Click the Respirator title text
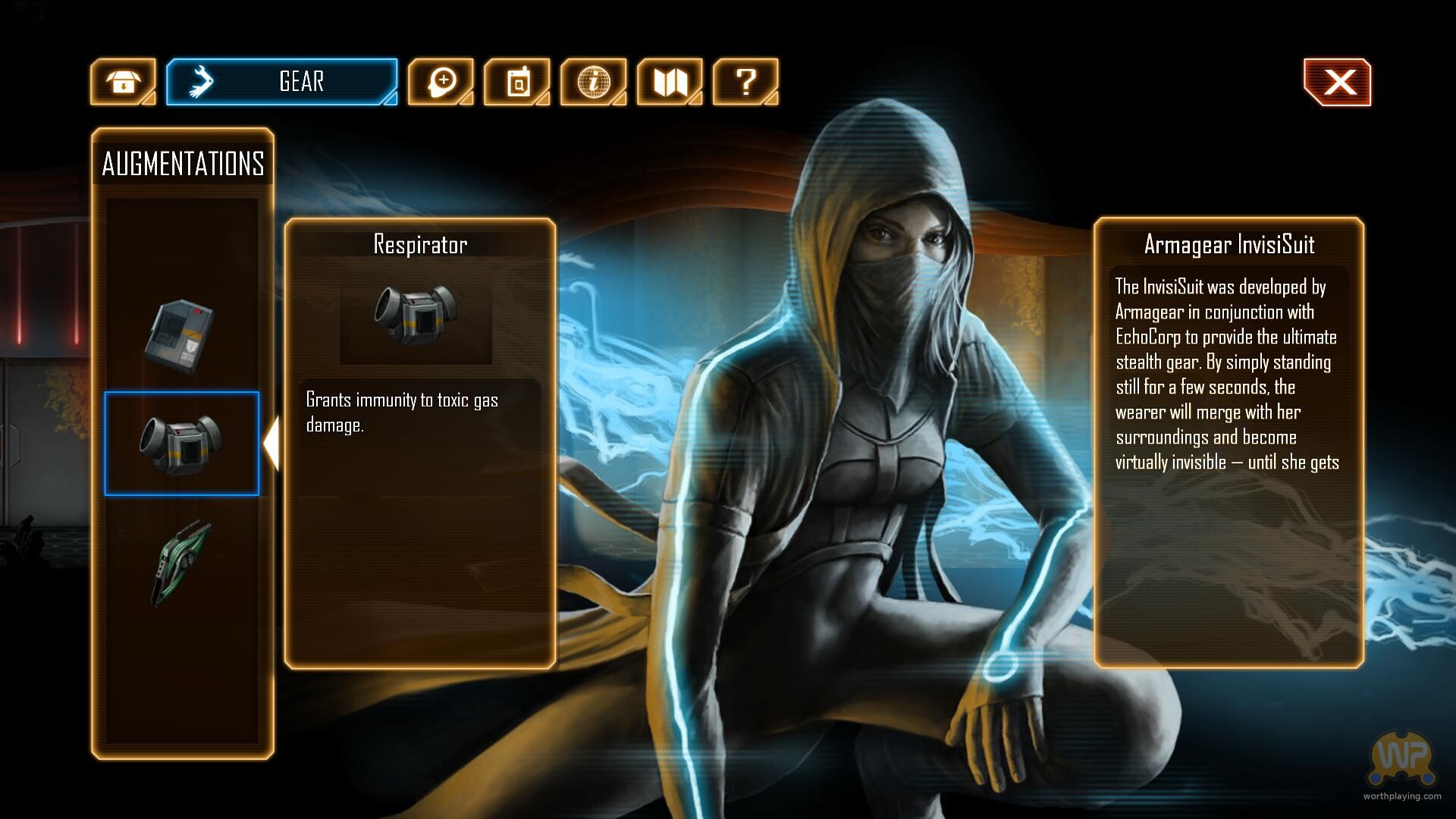The image size is (1456, 819). (418, 244)
